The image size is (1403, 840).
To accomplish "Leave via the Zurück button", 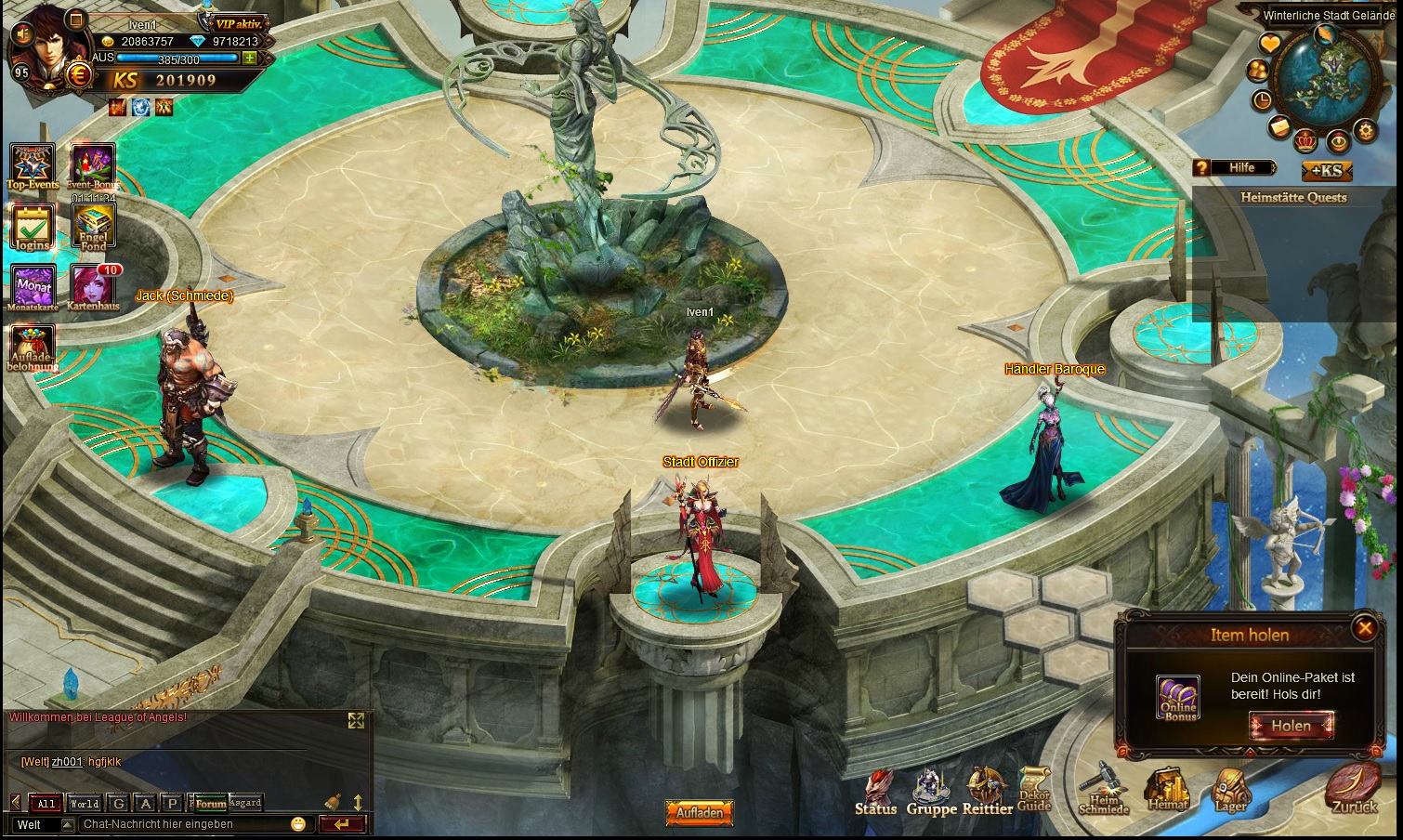I will (x=1353, y=790).
